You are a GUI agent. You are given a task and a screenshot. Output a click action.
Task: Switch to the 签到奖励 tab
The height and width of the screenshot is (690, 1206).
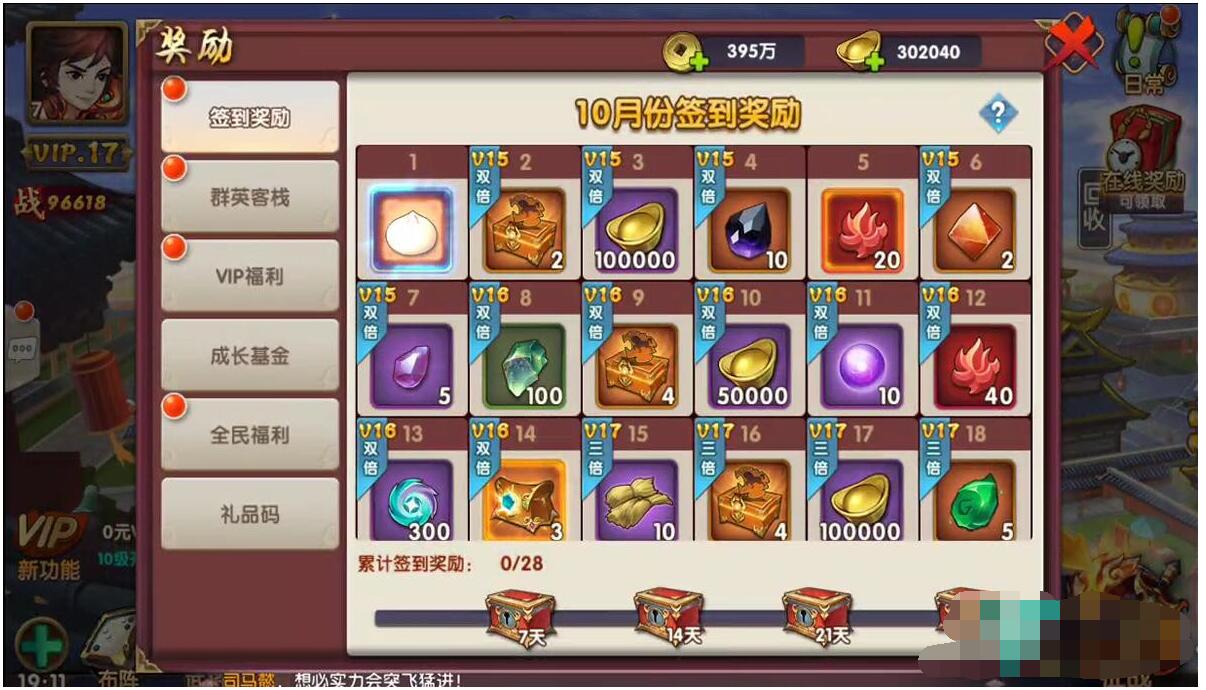(x=250, y=117)
